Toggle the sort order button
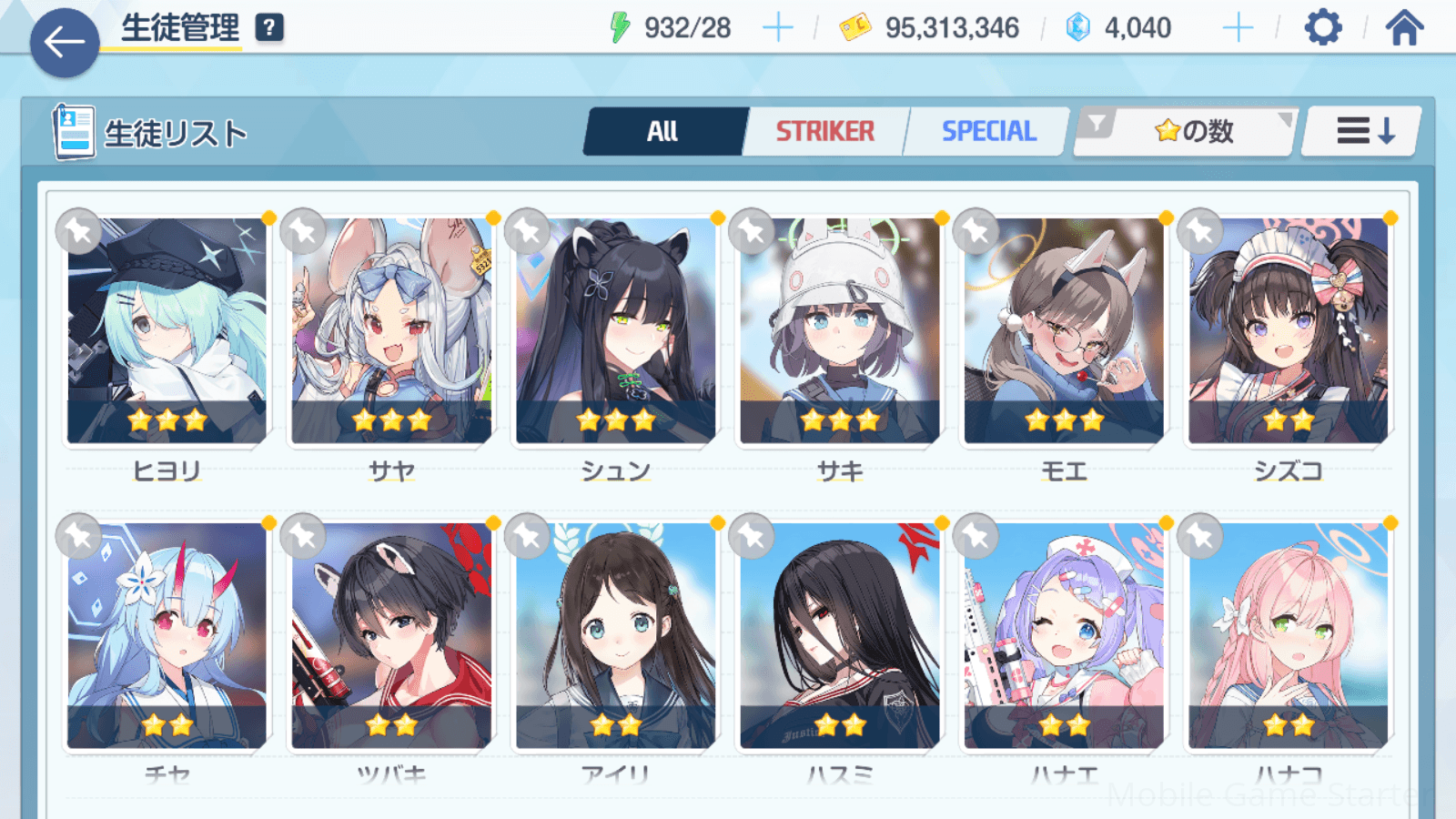Image resolution: width=1456 pixels, height=819 pixels. click(x=1363, y=132)
